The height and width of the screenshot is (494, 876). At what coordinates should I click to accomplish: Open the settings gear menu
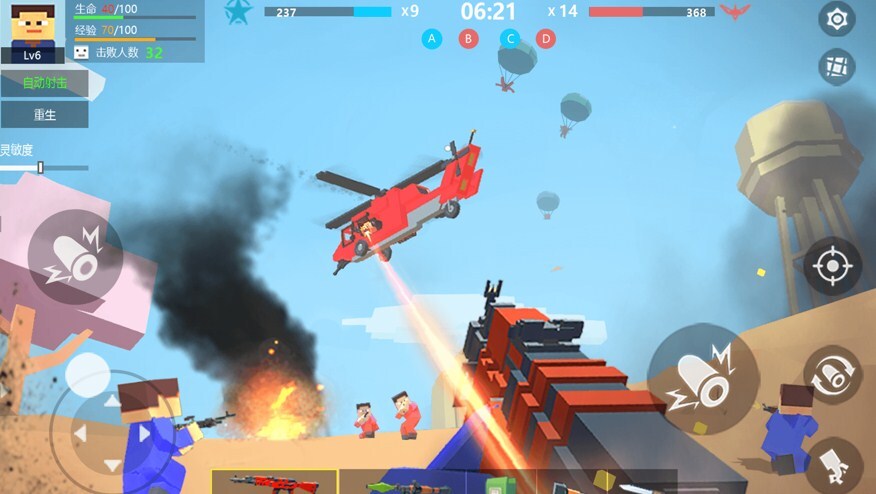pos(836,19)
